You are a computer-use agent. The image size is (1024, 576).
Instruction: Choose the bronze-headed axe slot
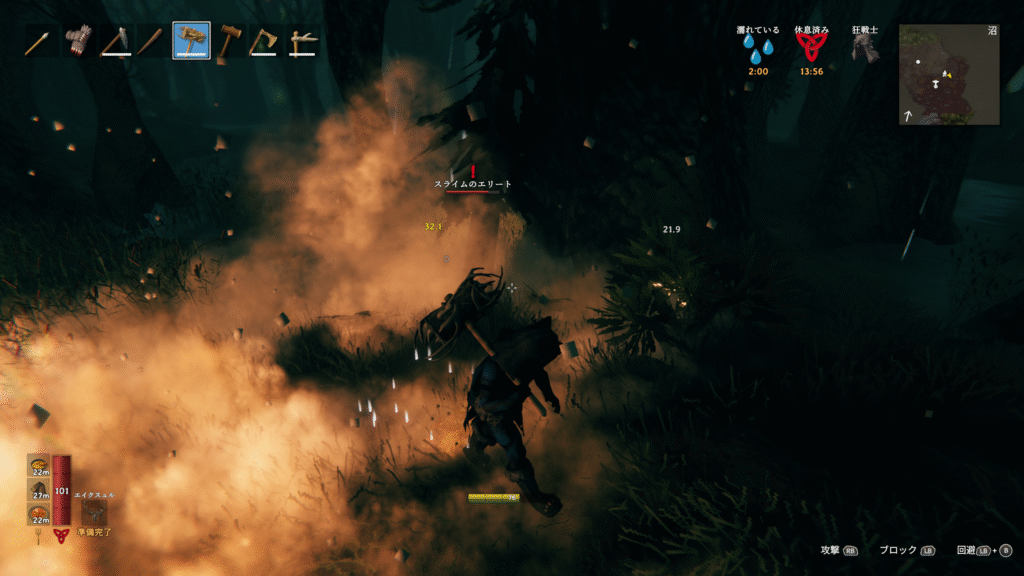[x=266, y=42]
